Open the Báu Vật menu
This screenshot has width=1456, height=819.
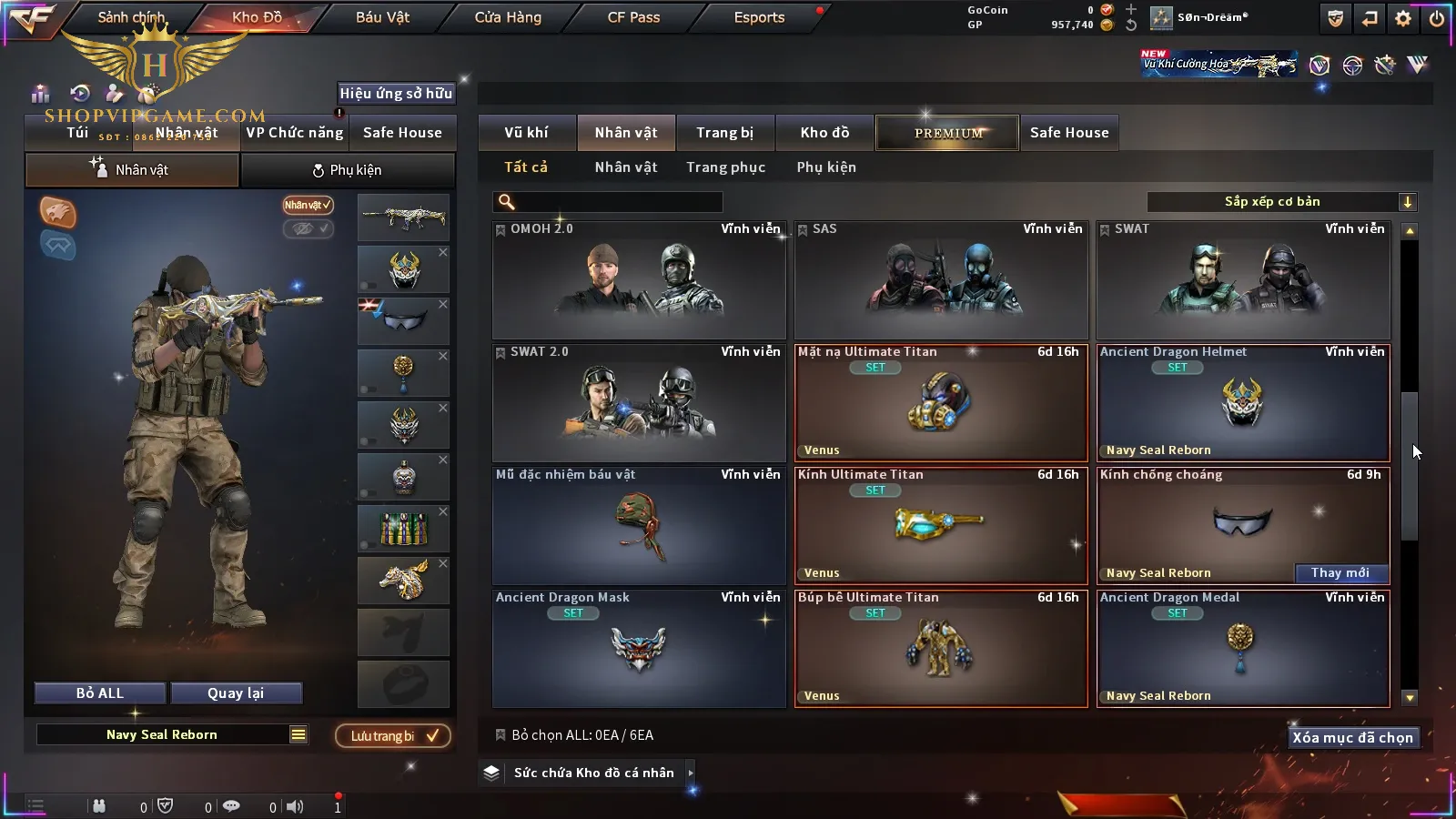click(382, 17)
